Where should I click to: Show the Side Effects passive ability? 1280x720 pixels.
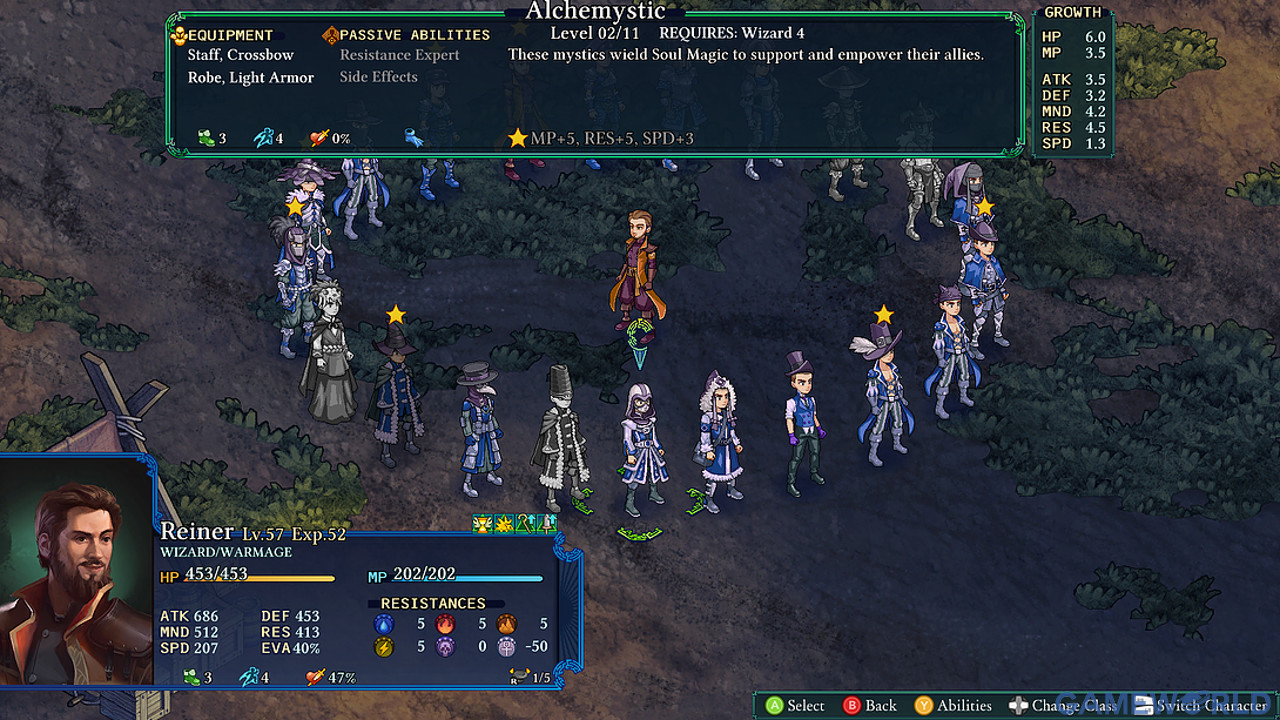pyautogui.click(x=378, y=77)
